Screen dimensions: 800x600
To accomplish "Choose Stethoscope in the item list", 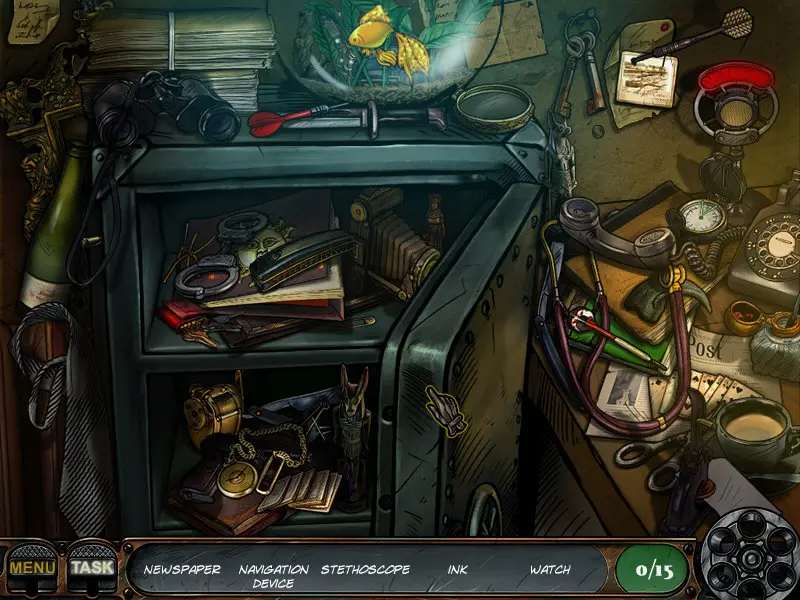I will (x=365, y=569).
